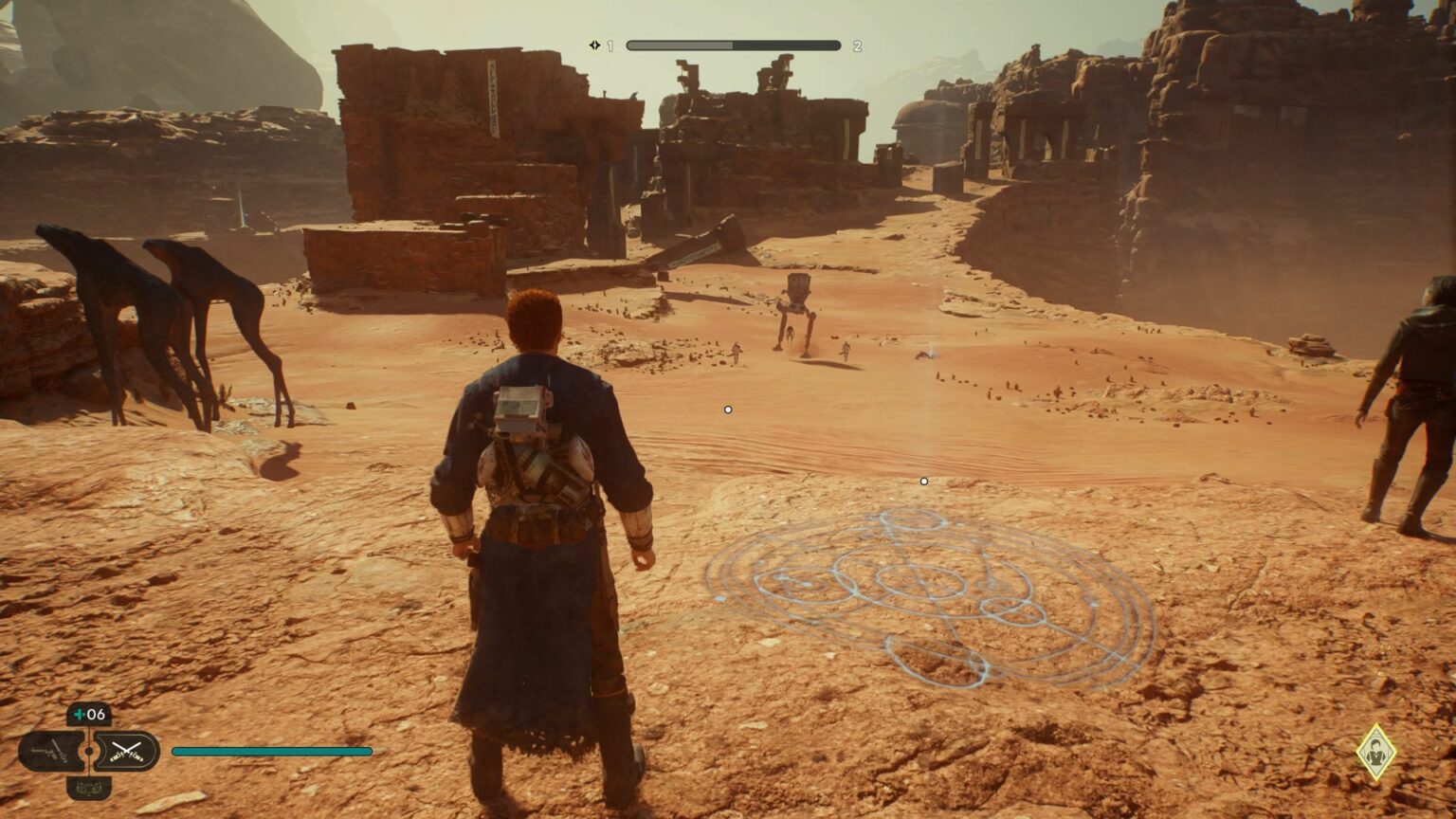Click the teal health bar
1456x819 pixels.
click(x=270, y=751)
